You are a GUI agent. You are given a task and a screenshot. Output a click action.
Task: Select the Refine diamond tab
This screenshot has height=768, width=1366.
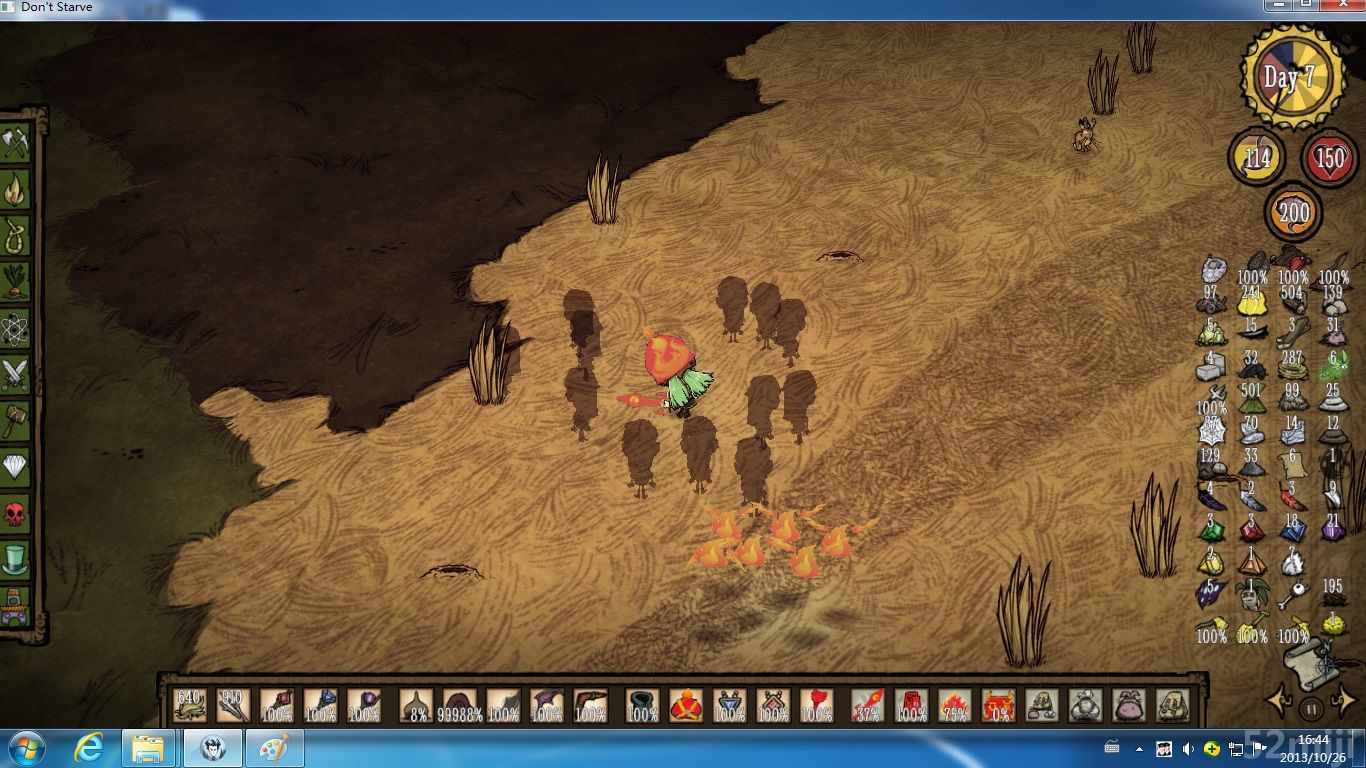point(15,466)
